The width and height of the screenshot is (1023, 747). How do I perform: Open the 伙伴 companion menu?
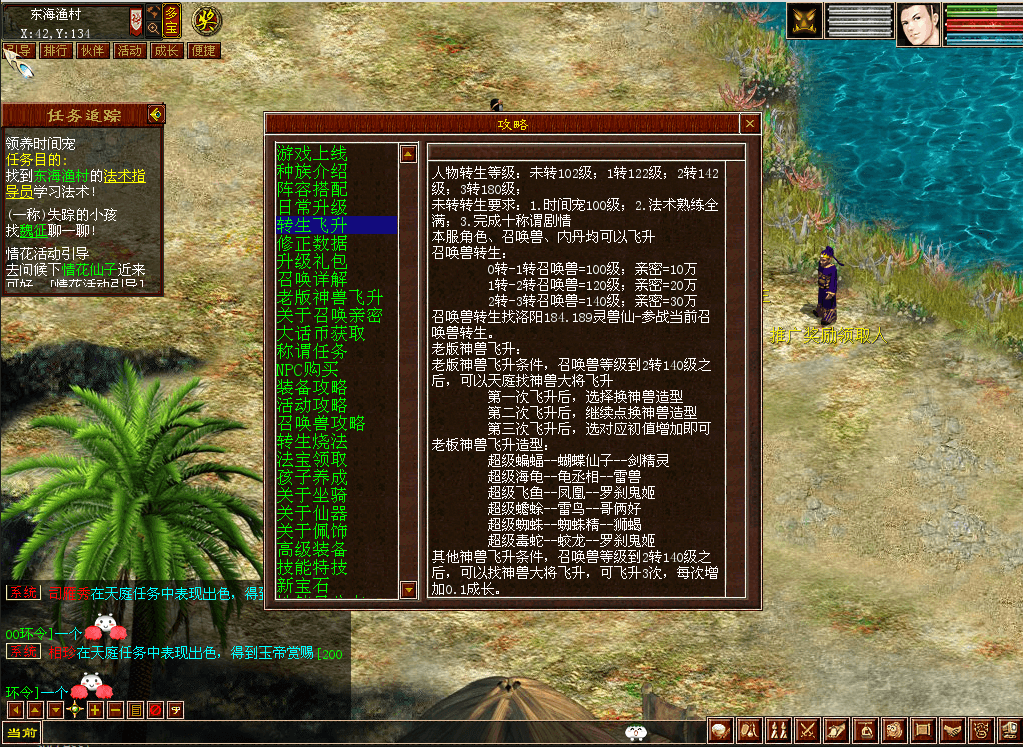(93, 50)
